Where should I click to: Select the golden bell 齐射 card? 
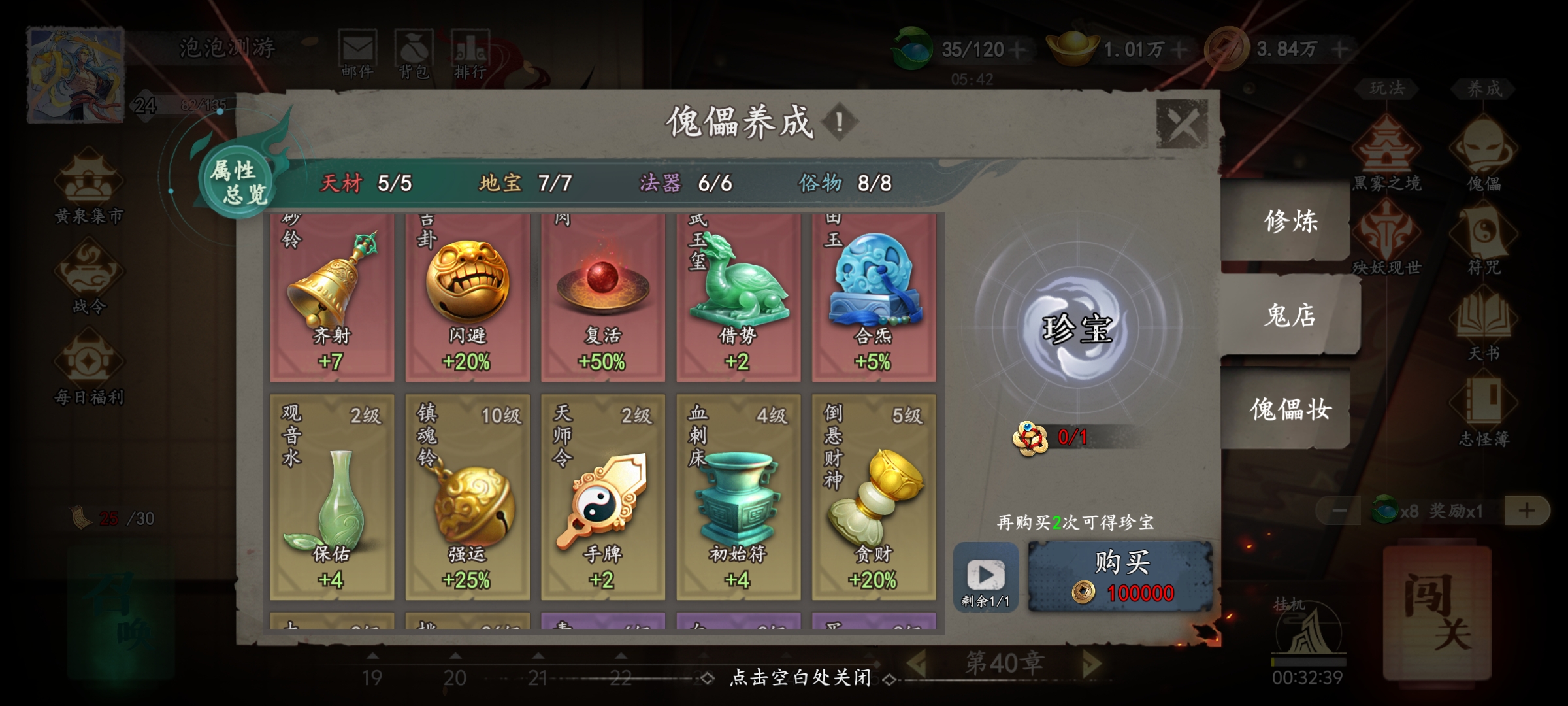(x=332, y=298)
